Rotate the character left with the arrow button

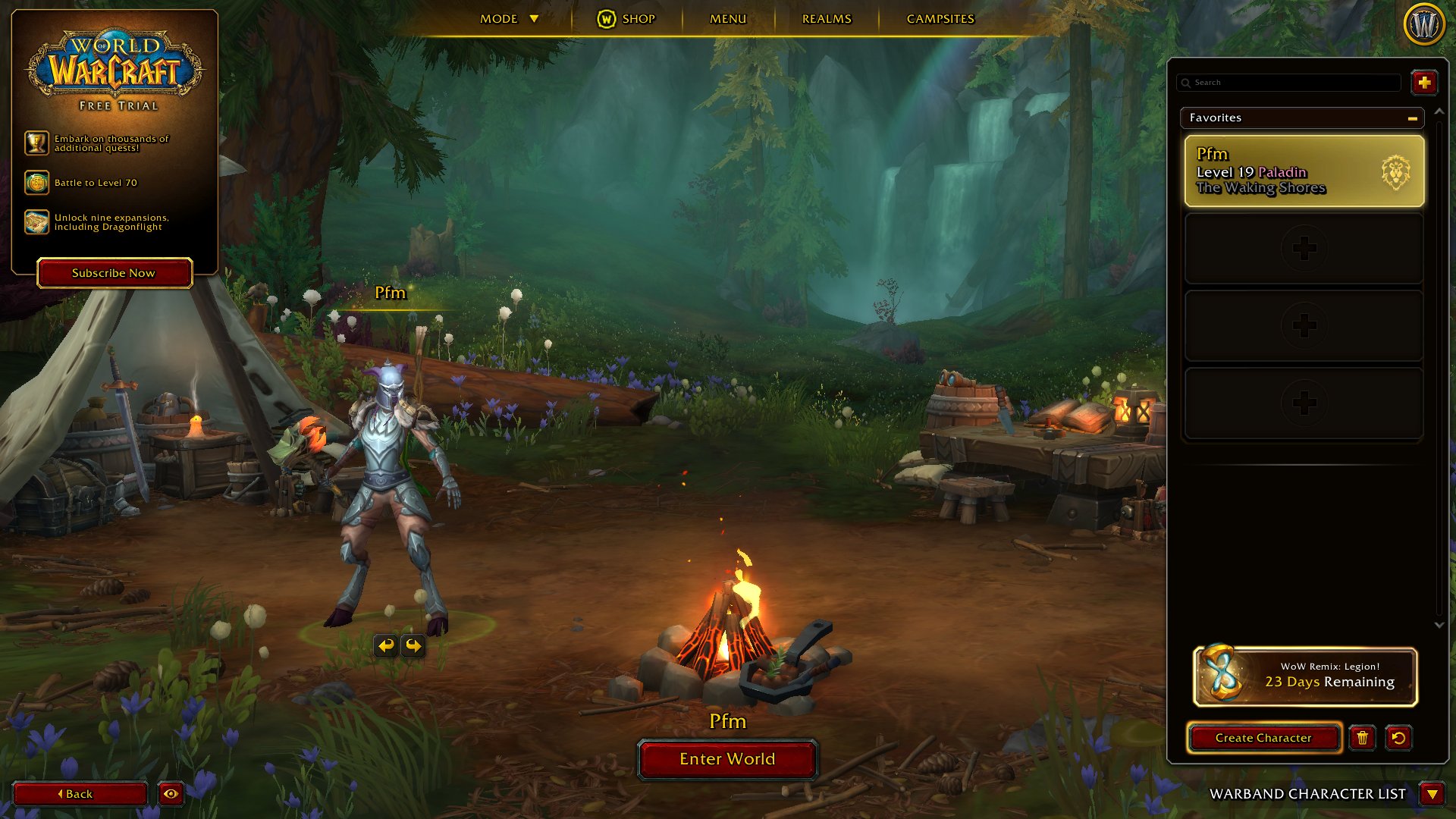point(387,645)
